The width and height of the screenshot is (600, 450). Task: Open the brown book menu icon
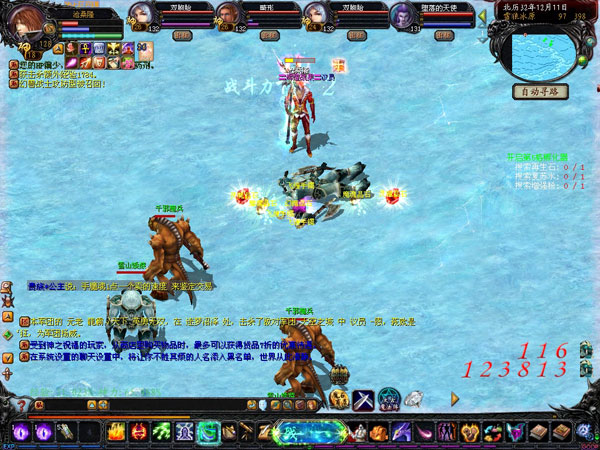[x=540, y=432]
